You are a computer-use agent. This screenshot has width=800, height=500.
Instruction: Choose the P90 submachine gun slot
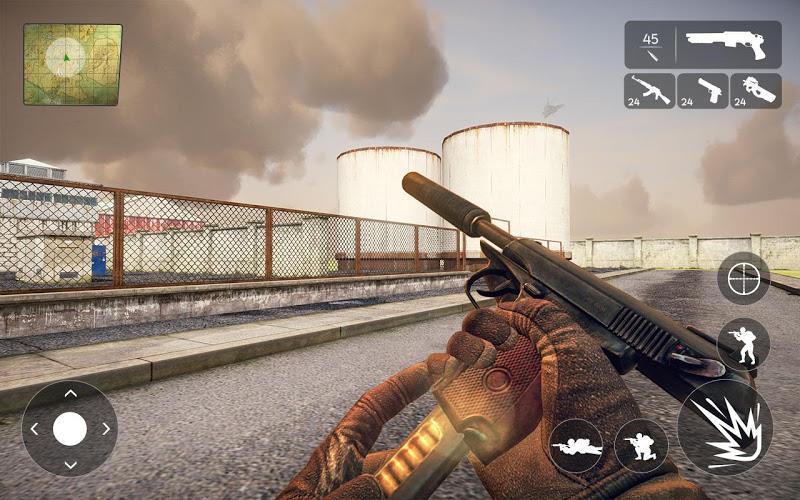coord(755,91)
